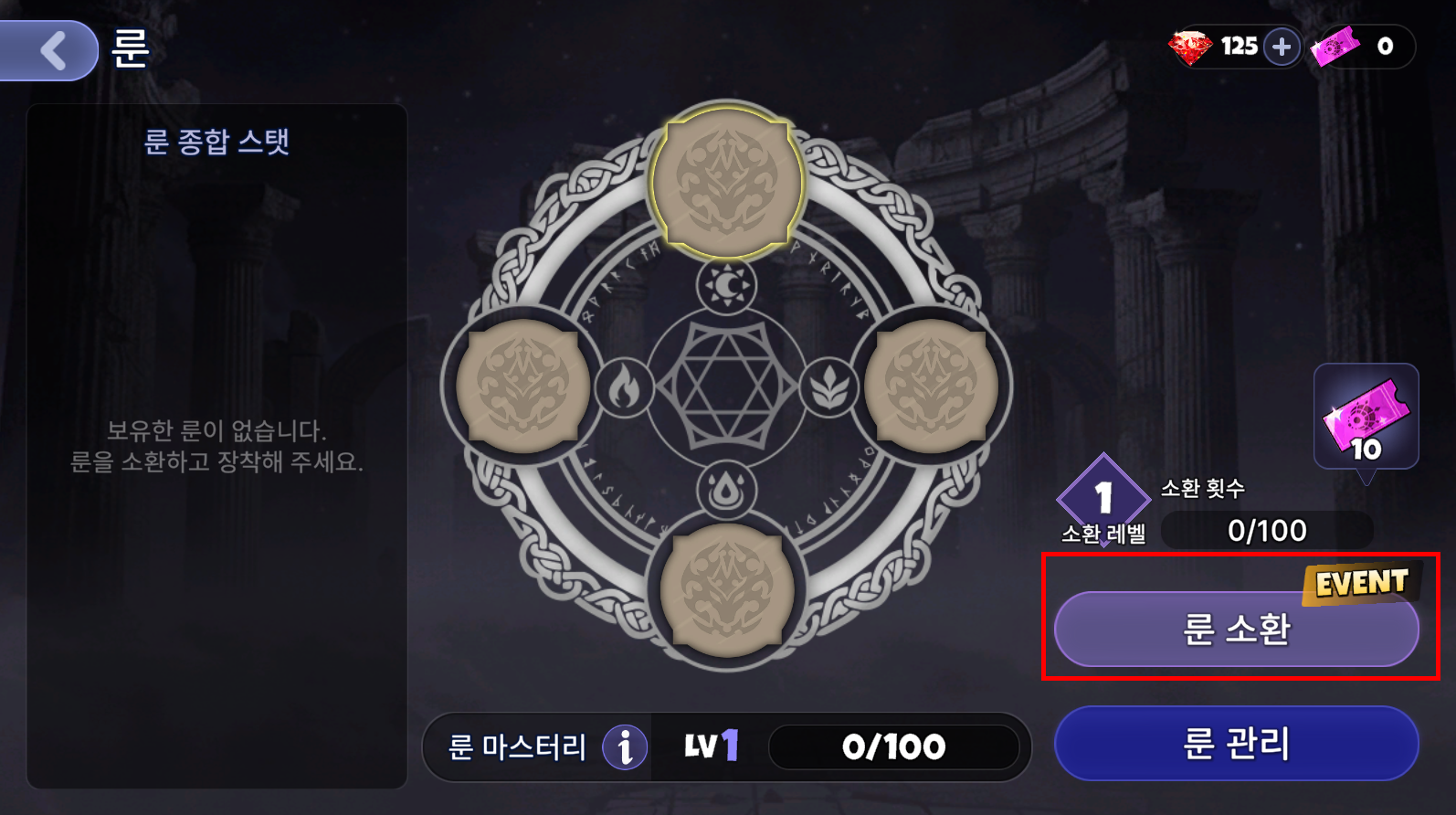Open the 룬 관리 rune management

[x=1236, y=743]
